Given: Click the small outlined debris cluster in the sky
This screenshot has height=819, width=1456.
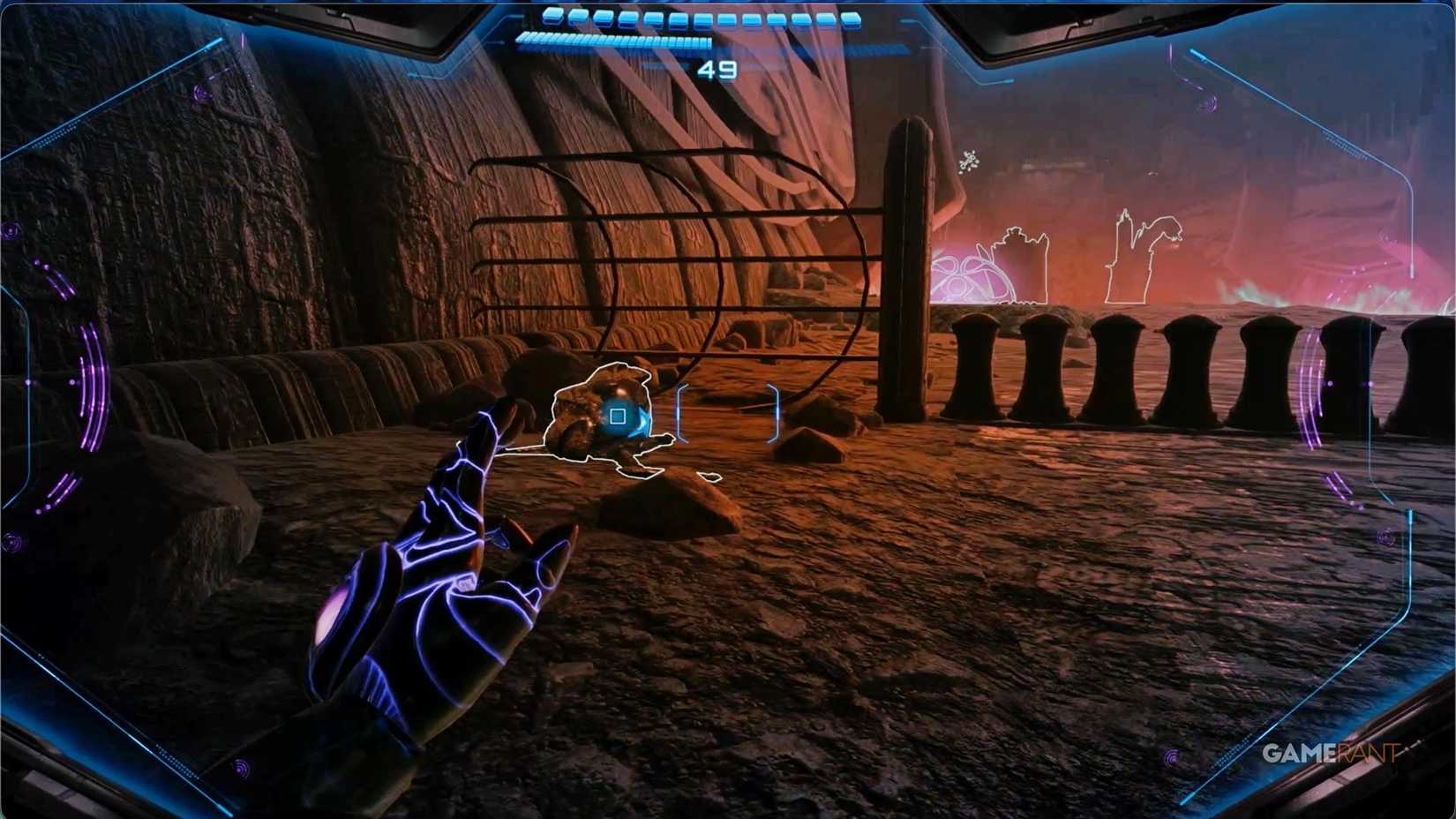Looking at the screenshot, I should tap(971, 161).
